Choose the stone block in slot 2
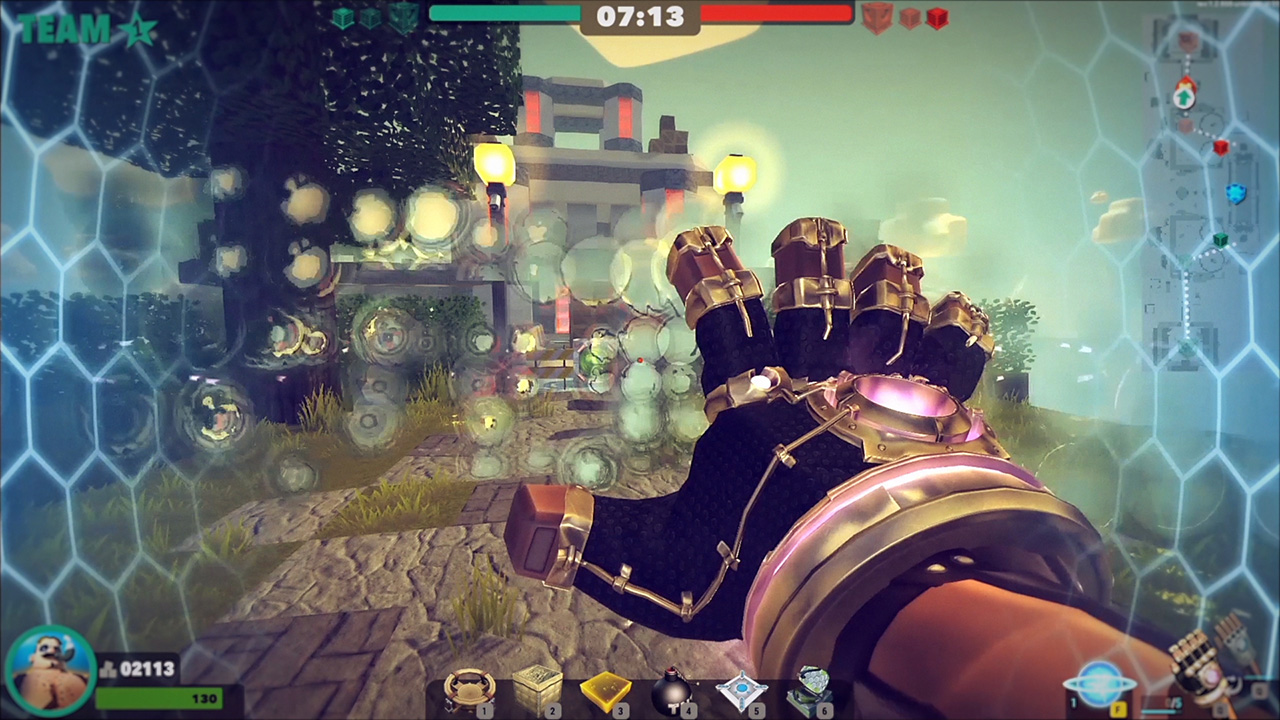1280x720 pixels. [536, 690]
